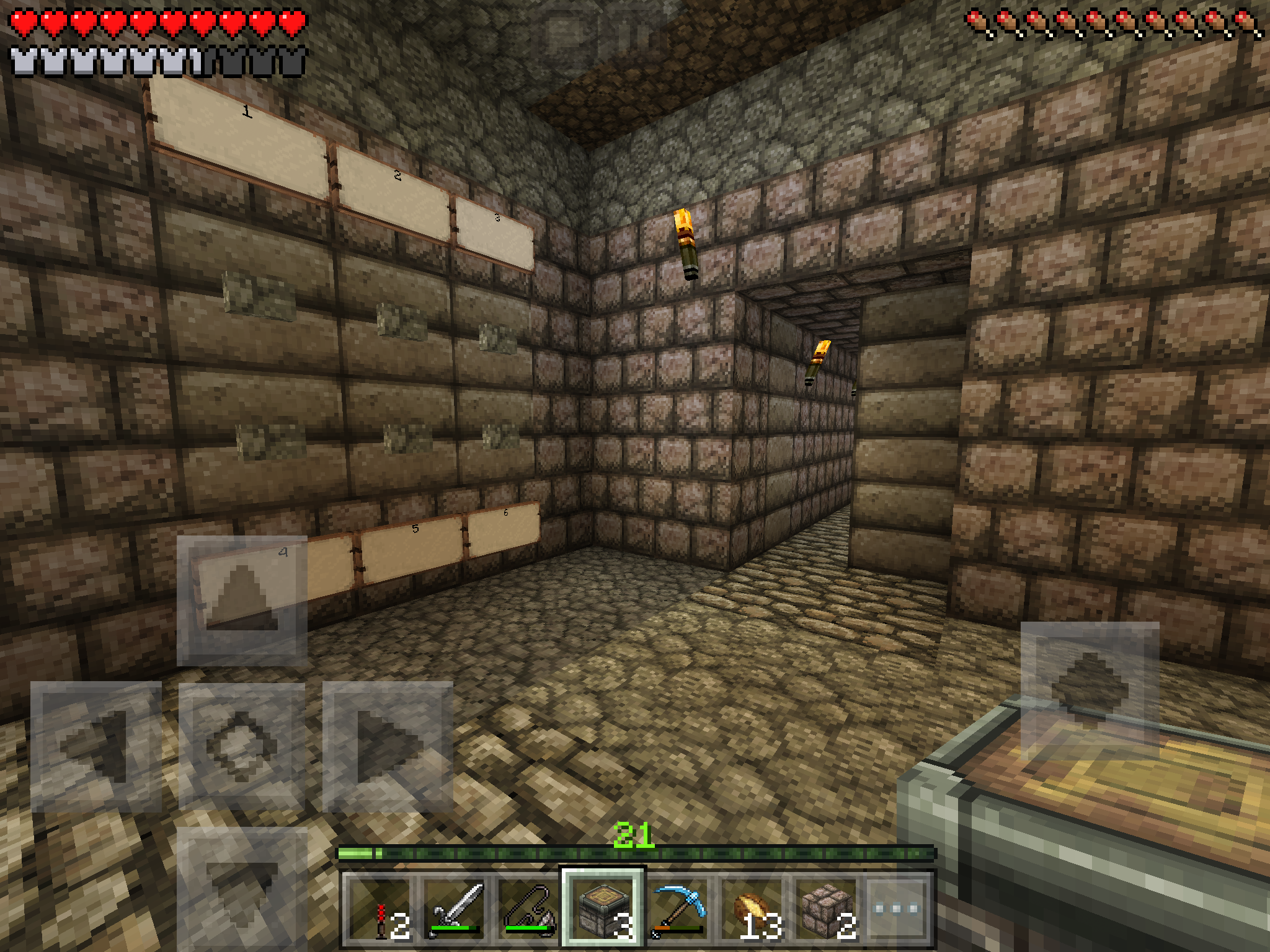This screenshot has height=952, width=1270.
Task: Pause the game with the pause button
Action: tap(634, 36)
